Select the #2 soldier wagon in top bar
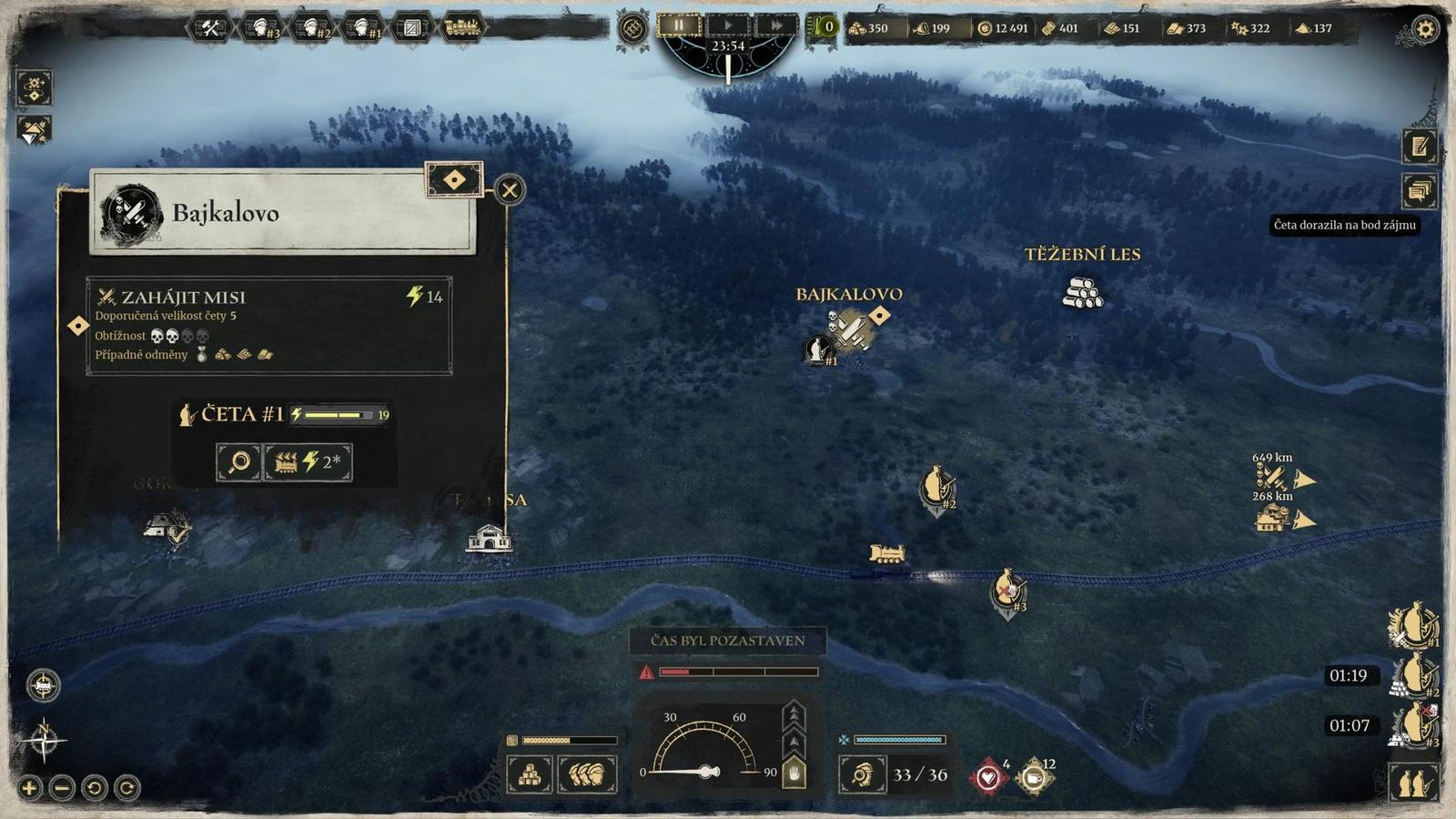 click(311, 27)
